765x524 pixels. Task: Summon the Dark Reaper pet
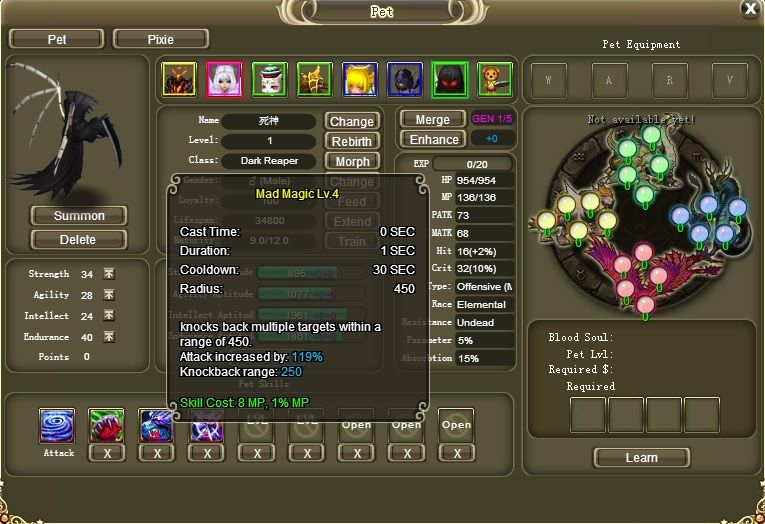tap(79, 216)
